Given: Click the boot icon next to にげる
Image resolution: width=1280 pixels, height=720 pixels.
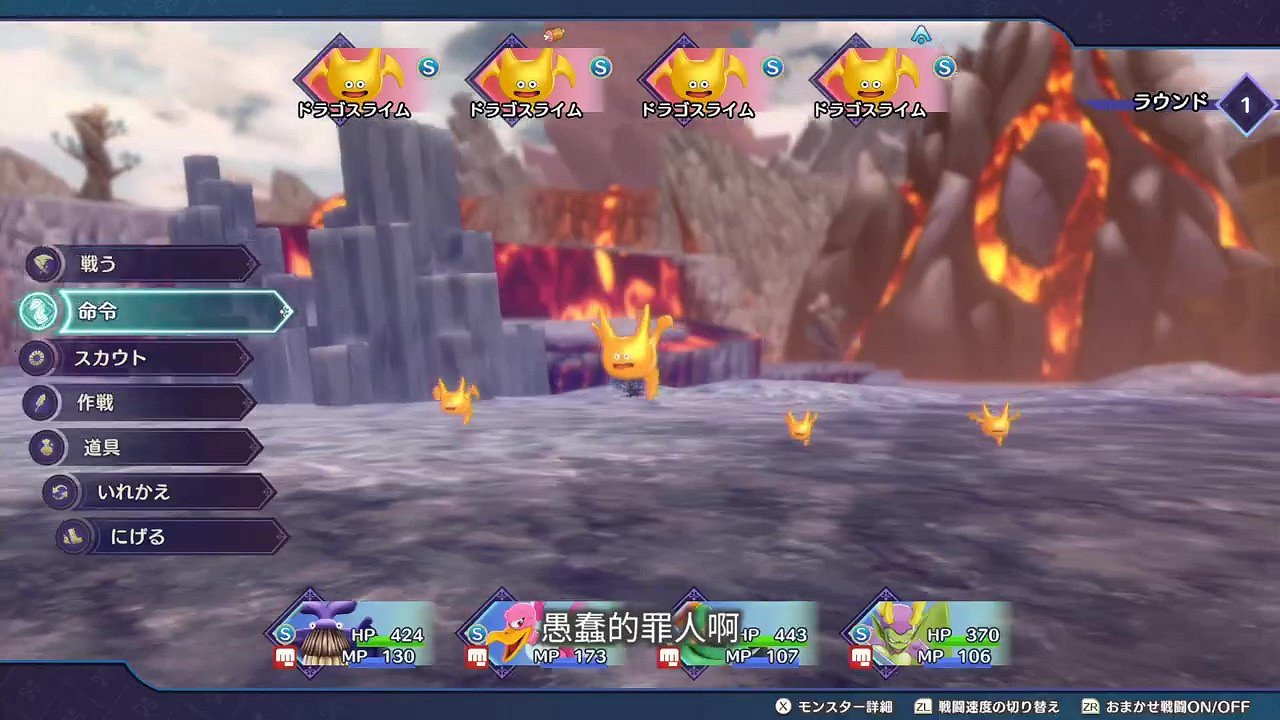Looking at the screenshot, I should coord(72,537).
